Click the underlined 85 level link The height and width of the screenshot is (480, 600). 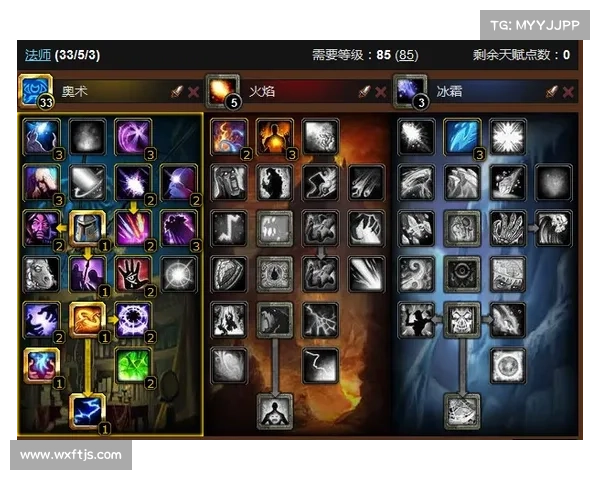tap(407, 55)
